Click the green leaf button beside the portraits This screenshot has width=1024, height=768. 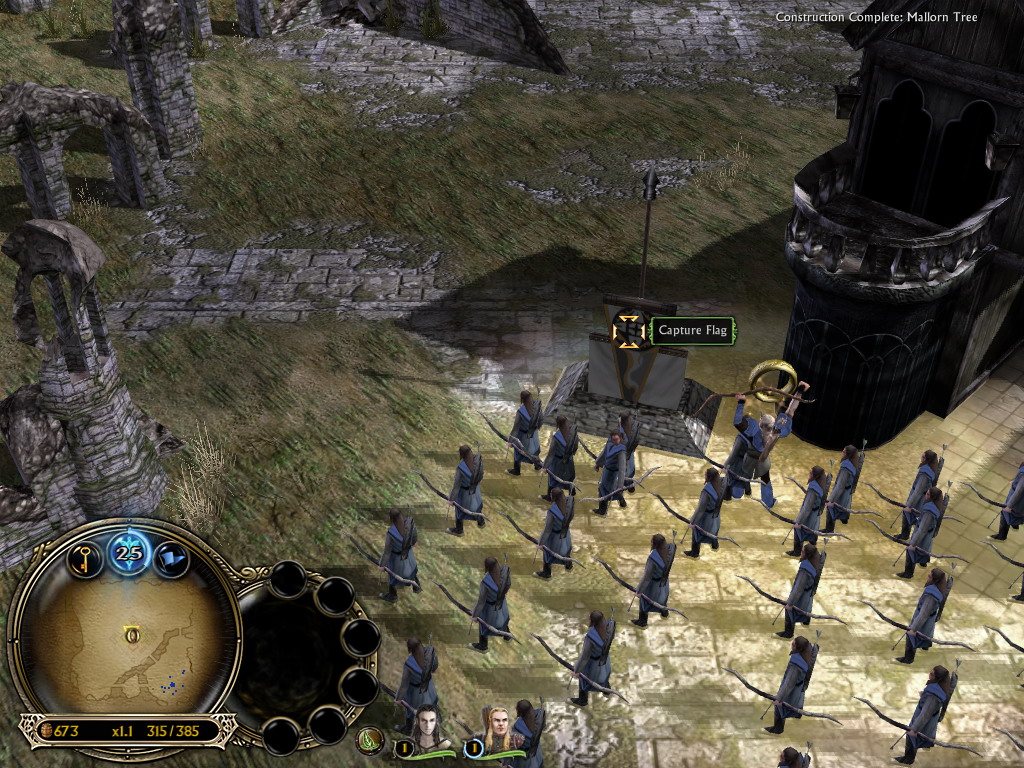(x=371, y=741)
